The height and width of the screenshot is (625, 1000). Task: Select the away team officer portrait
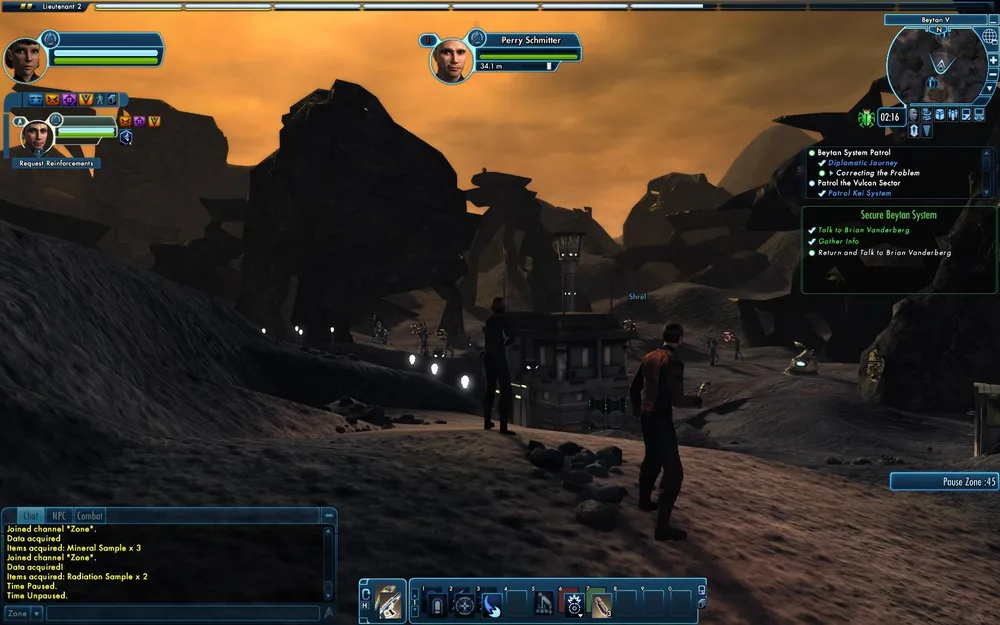coord(36,134)
